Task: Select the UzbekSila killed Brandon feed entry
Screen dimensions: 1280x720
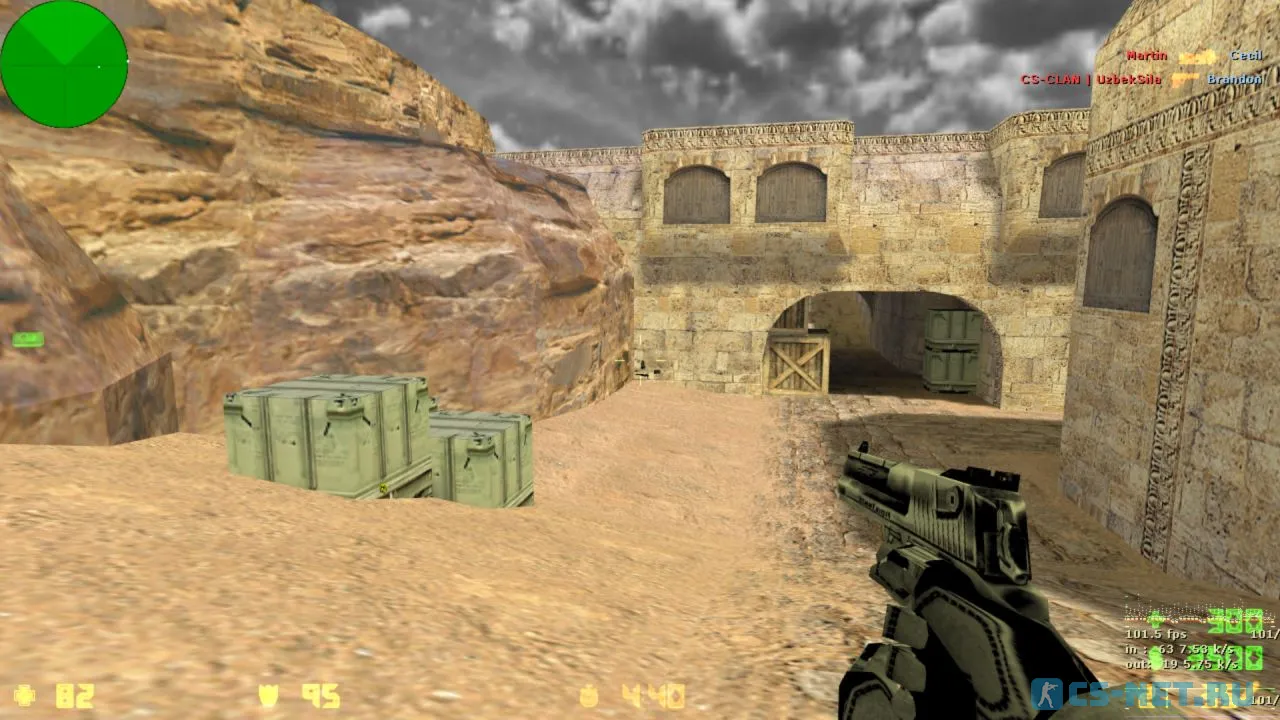Action: pos(1140,79)
